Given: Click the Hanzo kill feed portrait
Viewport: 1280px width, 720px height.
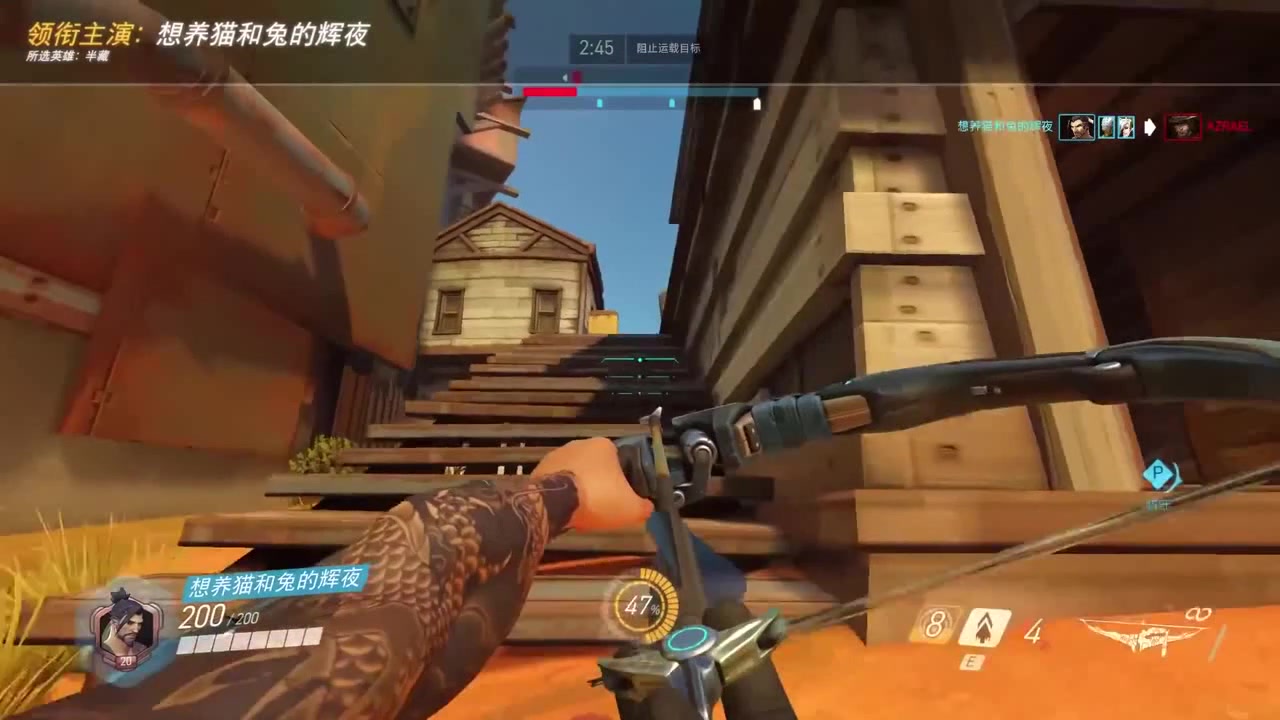Looking at the screenshot, I should tap(1077, 127).
